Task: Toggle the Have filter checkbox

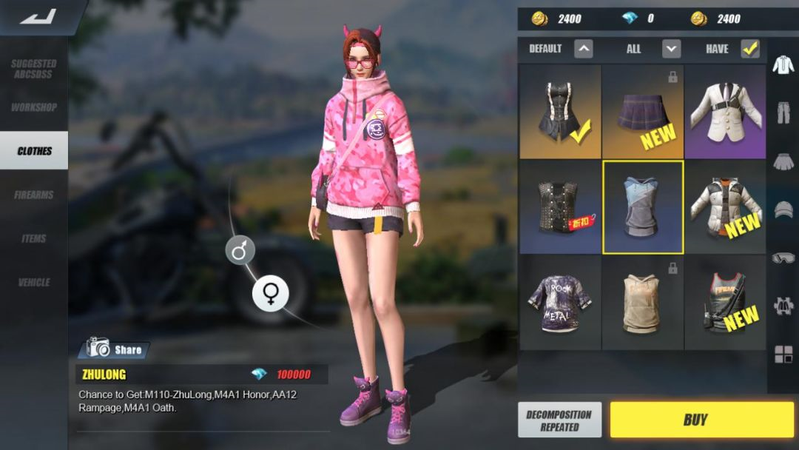Action: tap(749, 48)
